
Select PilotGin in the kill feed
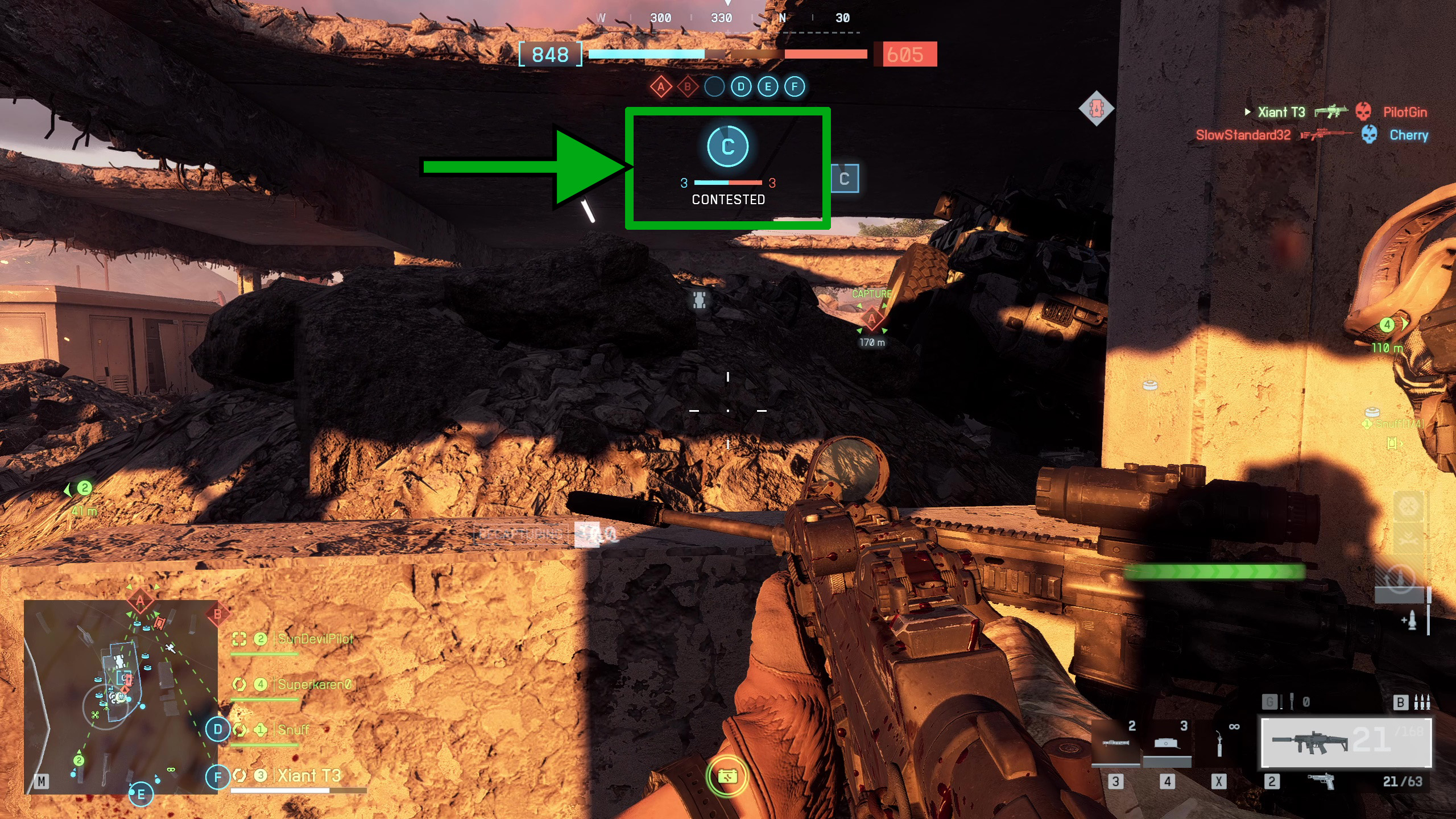pos(1405,112)
